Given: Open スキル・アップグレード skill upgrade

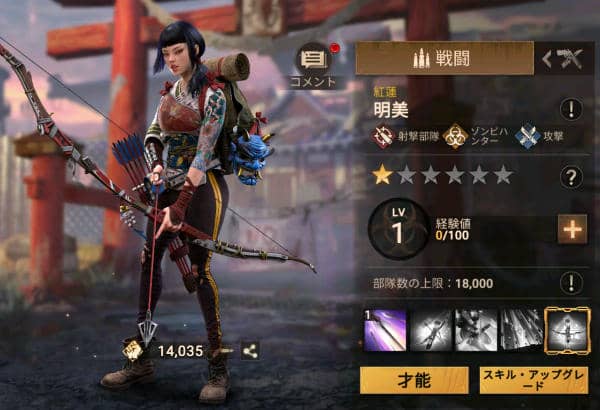Looking at the screenshot, I should tap(534, 379).
